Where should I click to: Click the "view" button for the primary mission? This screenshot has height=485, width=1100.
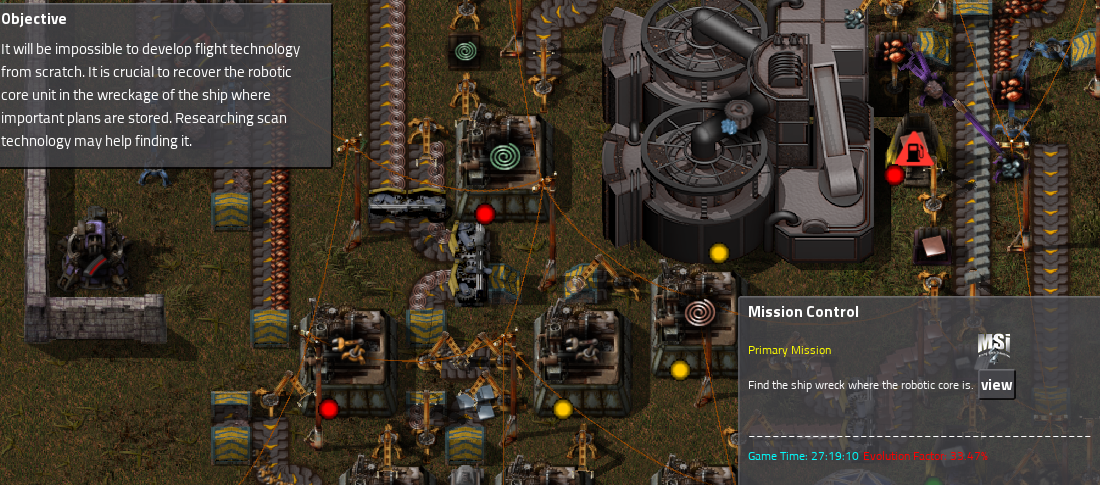coord(996,385)
